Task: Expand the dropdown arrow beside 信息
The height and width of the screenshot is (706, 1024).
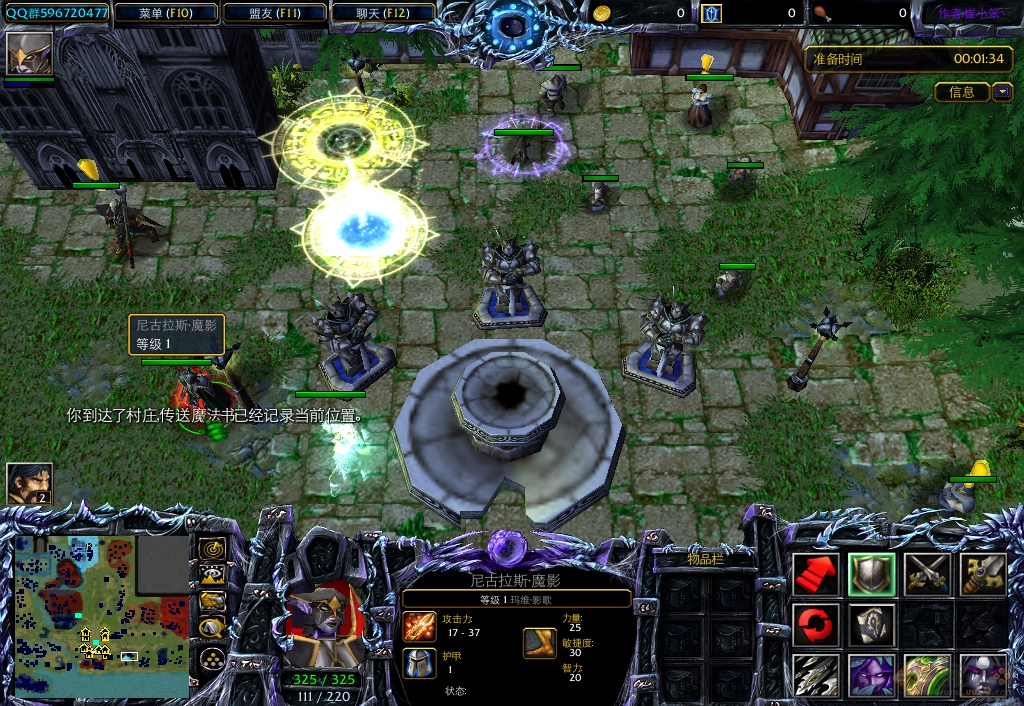Action: point(1003,92)
